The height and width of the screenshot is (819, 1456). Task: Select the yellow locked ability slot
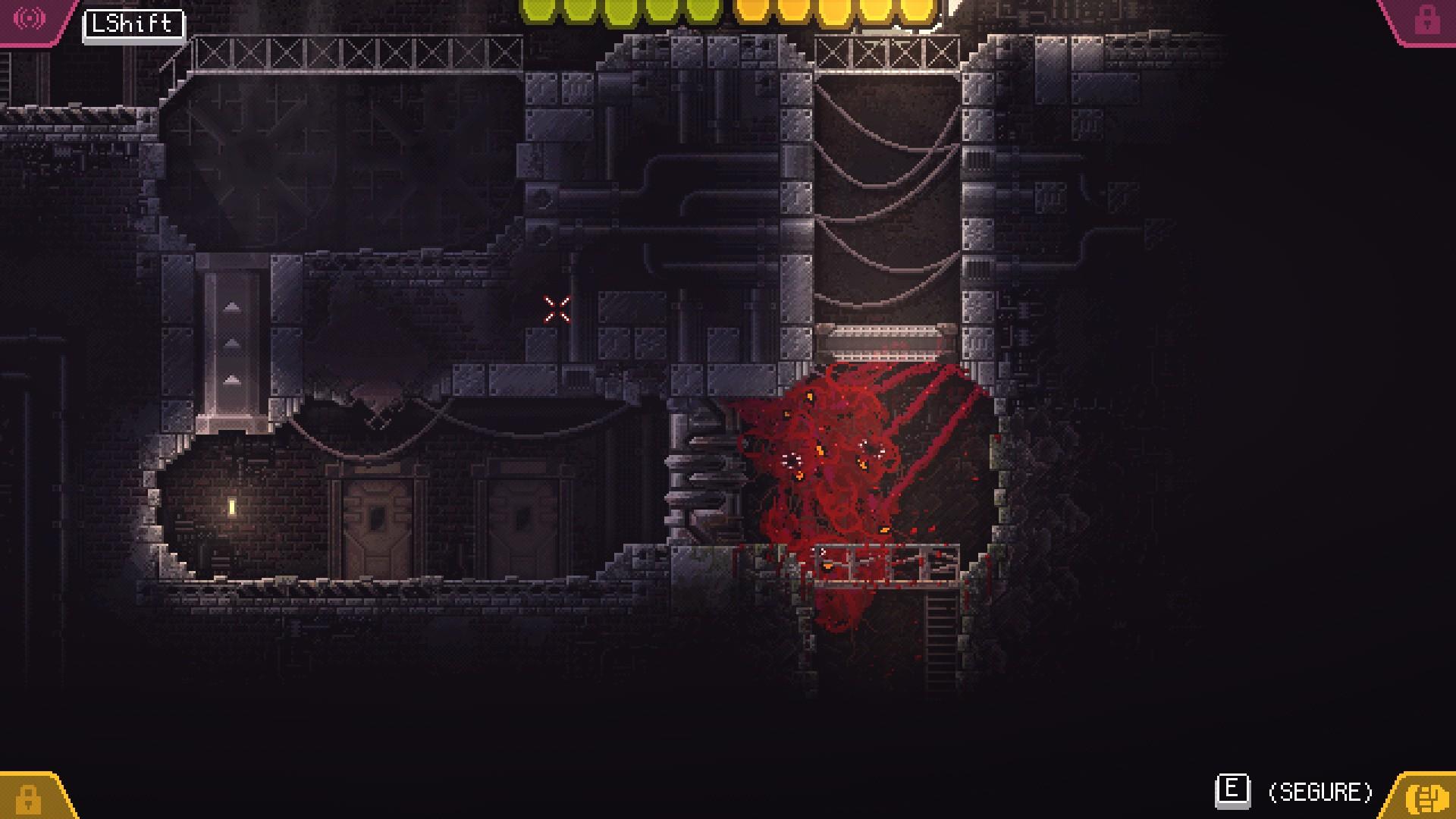(29, 798)
